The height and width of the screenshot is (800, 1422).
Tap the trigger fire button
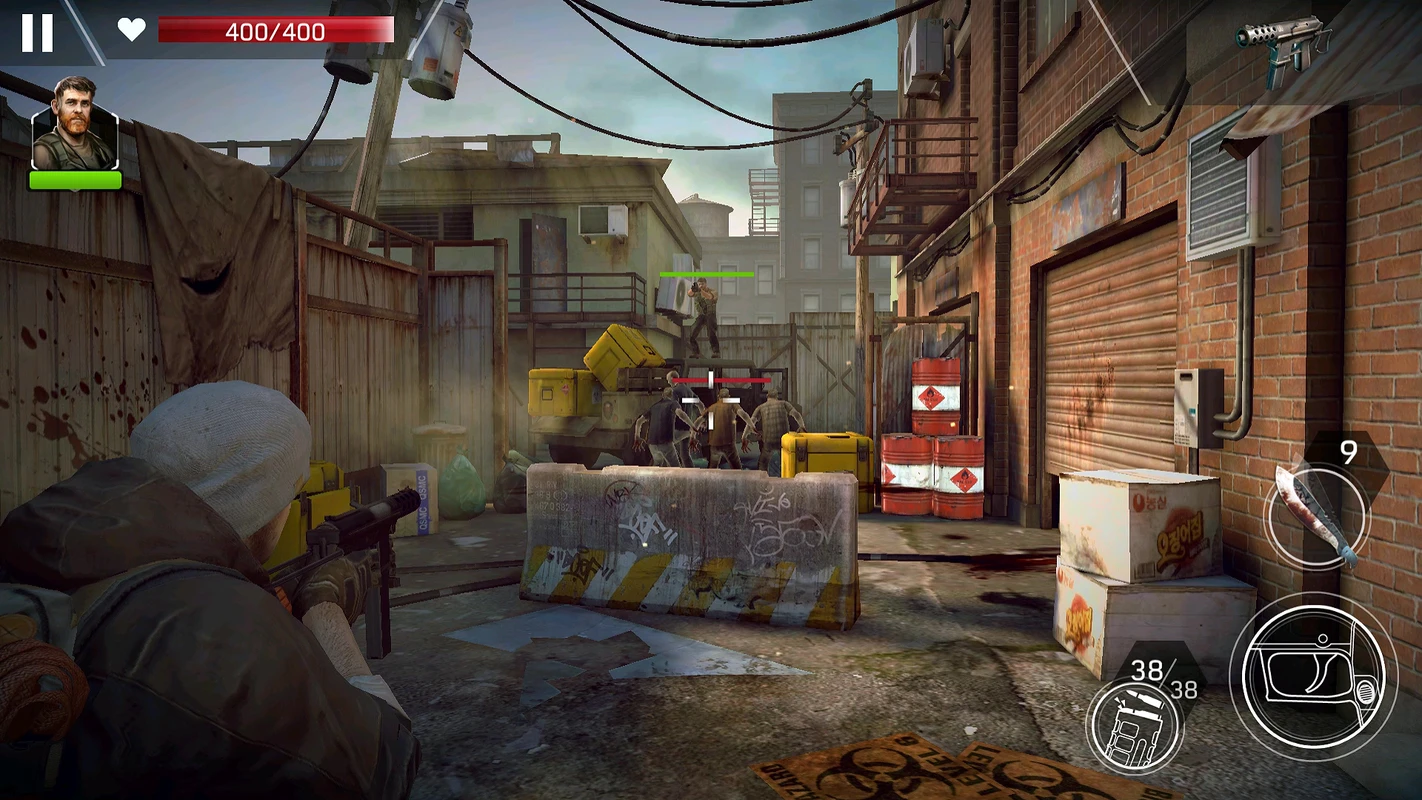click(1311, 675)
